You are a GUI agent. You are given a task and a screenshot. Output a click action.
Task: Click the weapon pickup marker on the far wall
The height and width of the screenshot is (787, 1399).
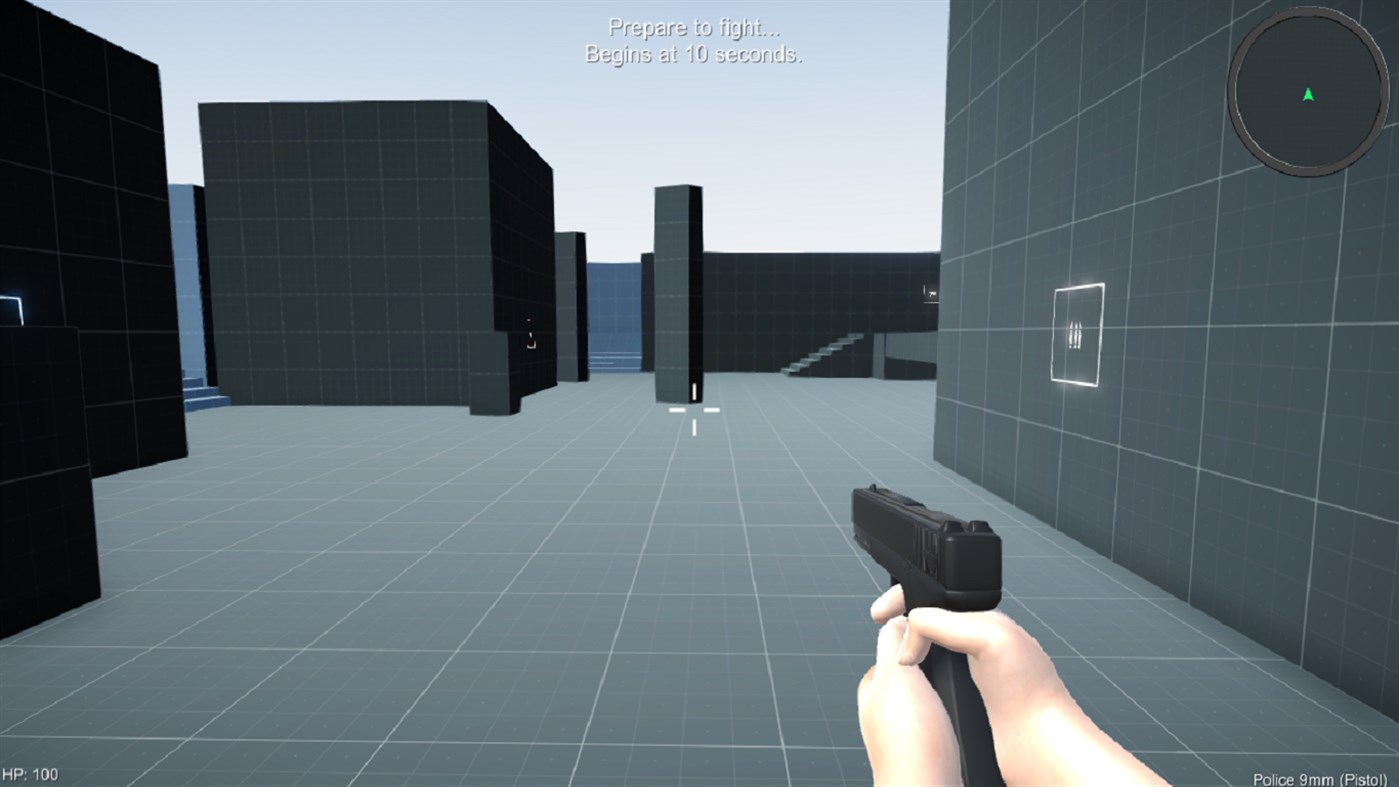point(930,291)
